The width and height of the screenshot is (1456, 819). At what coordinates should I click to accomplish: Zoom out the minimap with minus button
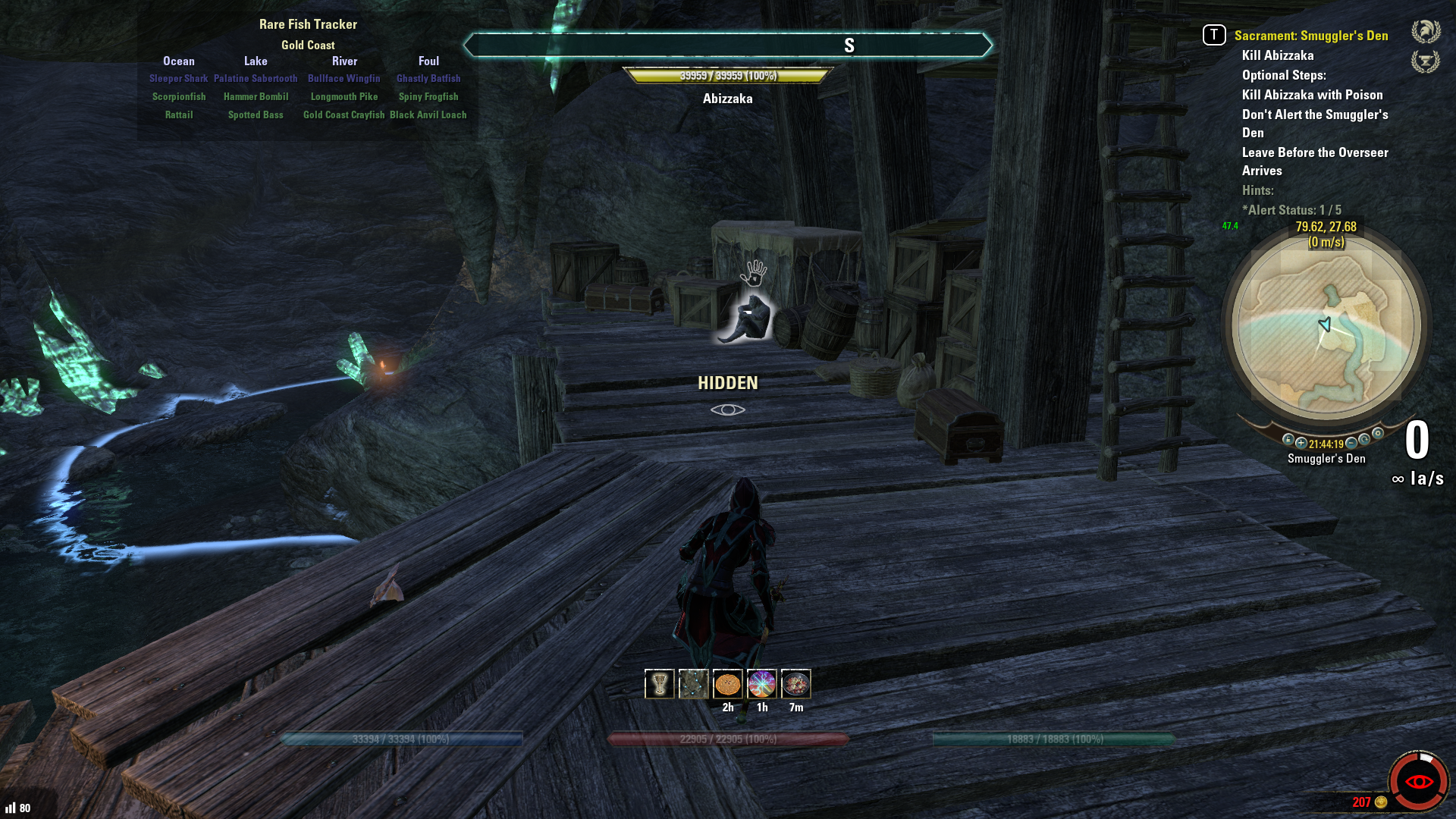point(1351,443)
